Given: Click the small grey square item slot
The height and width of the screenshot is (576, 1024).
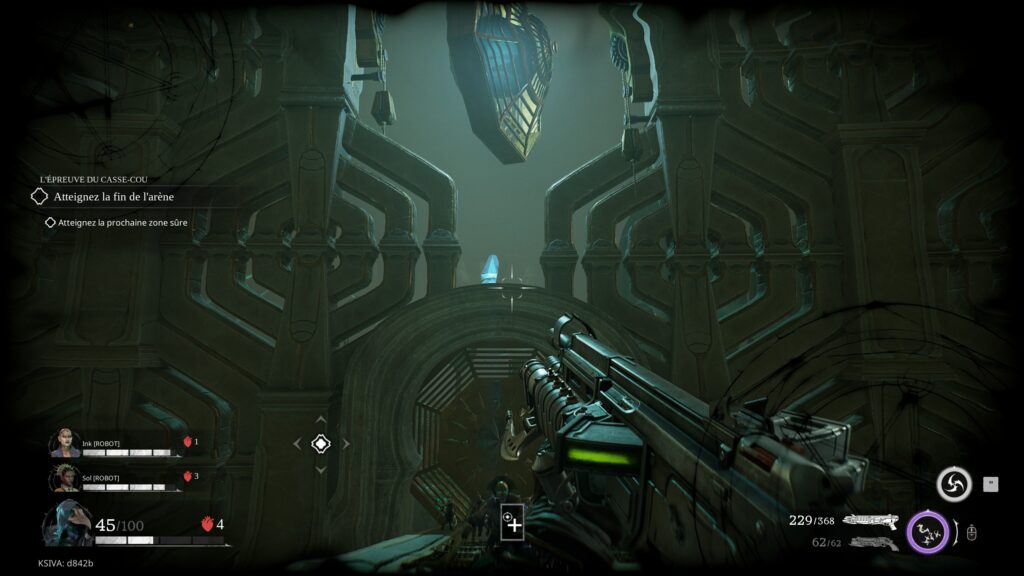Looking at the screenshot, I should point(991,484).
